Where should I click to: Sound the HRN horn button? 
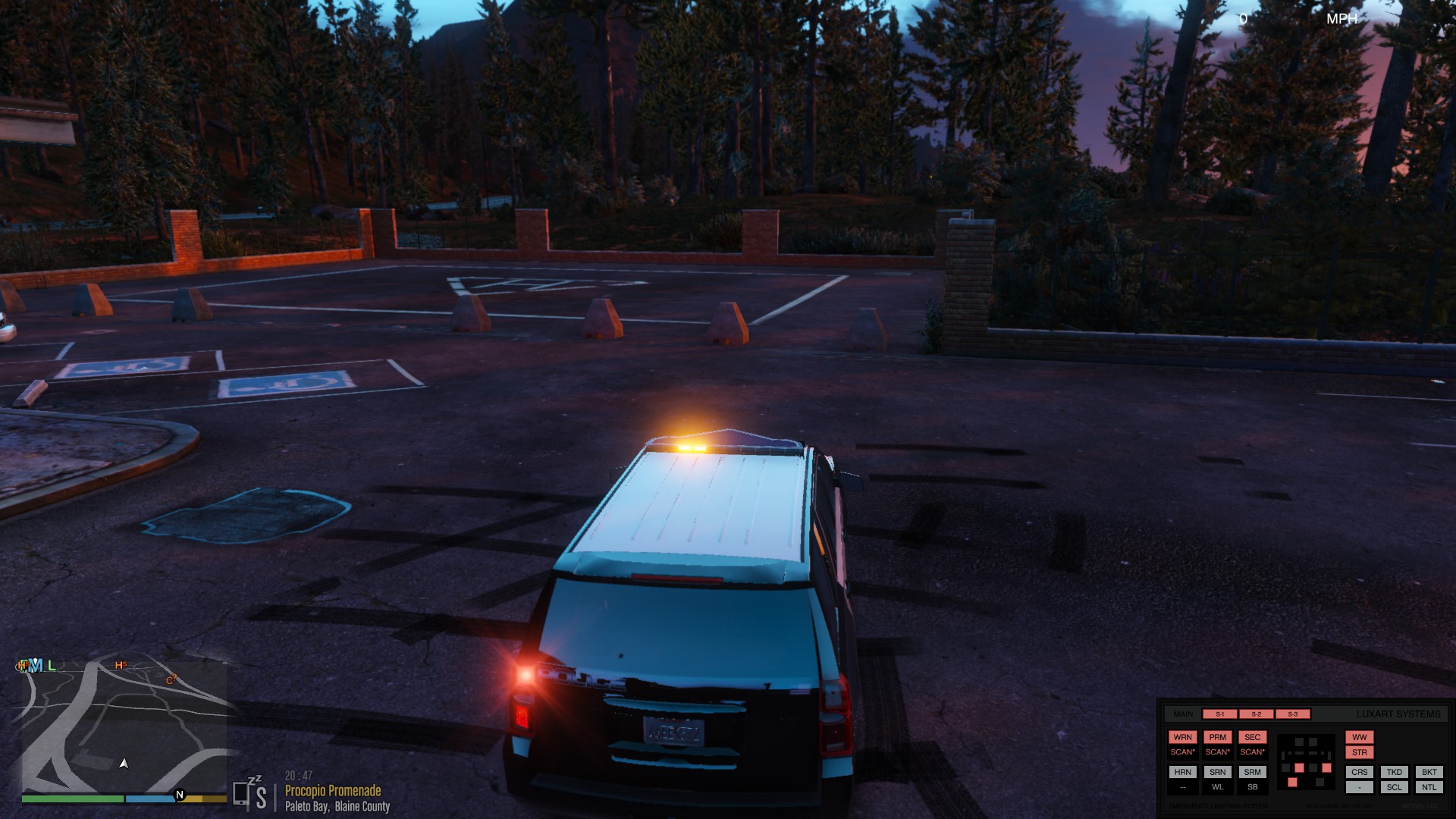(1182, 772)
